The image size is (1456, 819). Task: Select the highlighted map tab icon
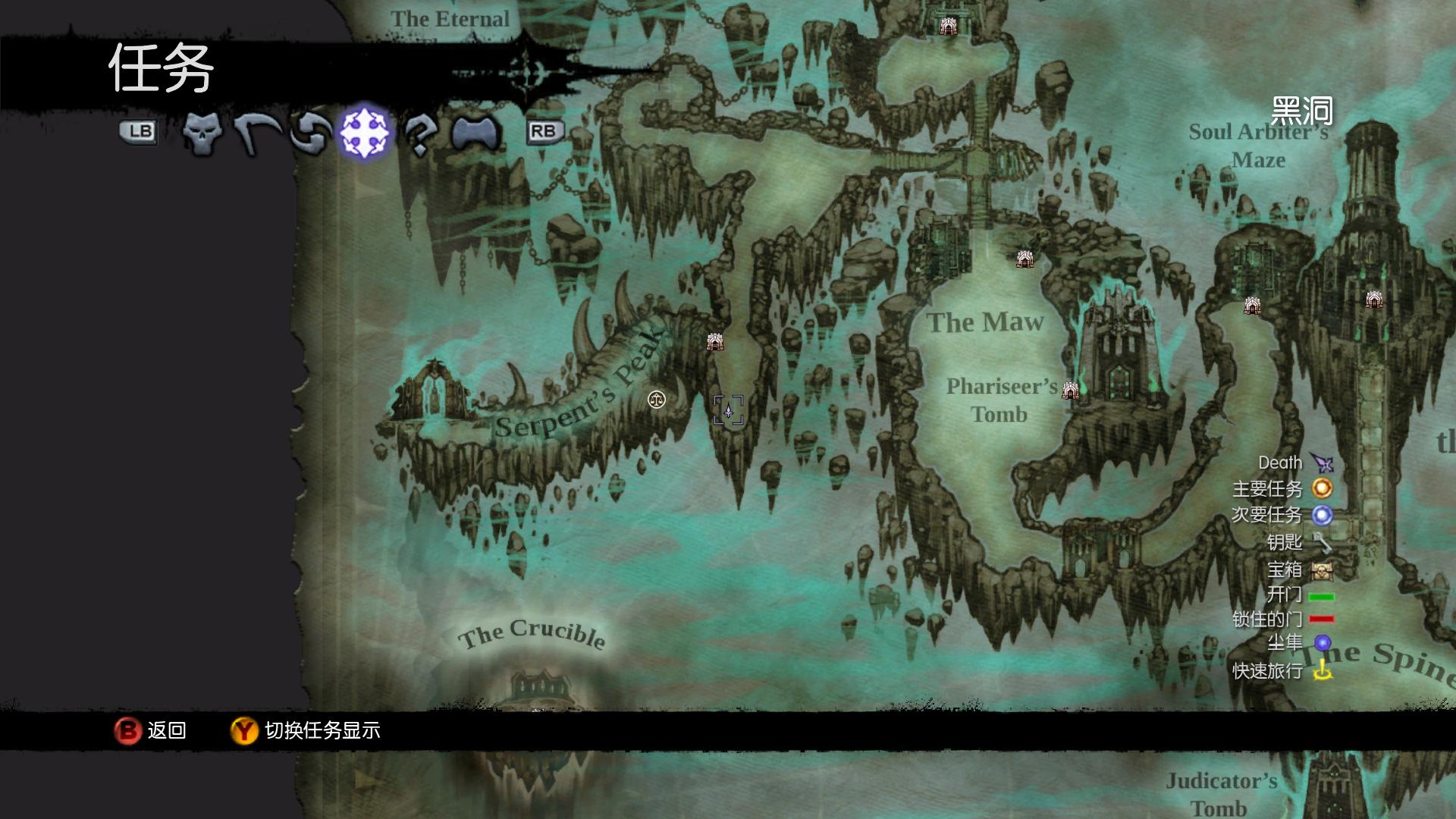click(x=365, y=133)
